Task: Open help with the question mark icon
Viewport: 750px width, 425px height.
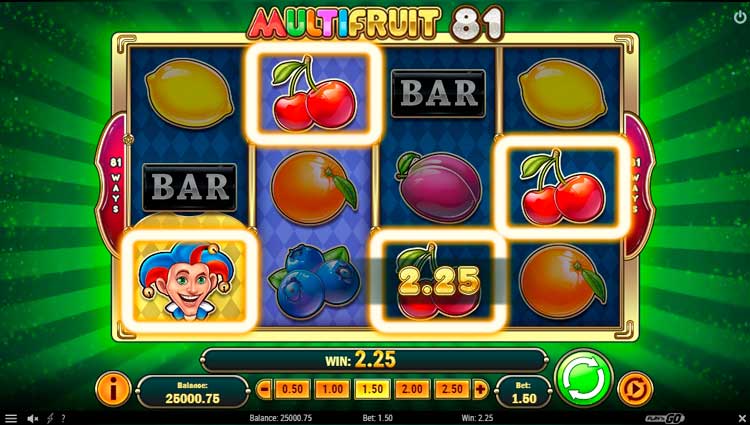Action: [x=63, y=418]
